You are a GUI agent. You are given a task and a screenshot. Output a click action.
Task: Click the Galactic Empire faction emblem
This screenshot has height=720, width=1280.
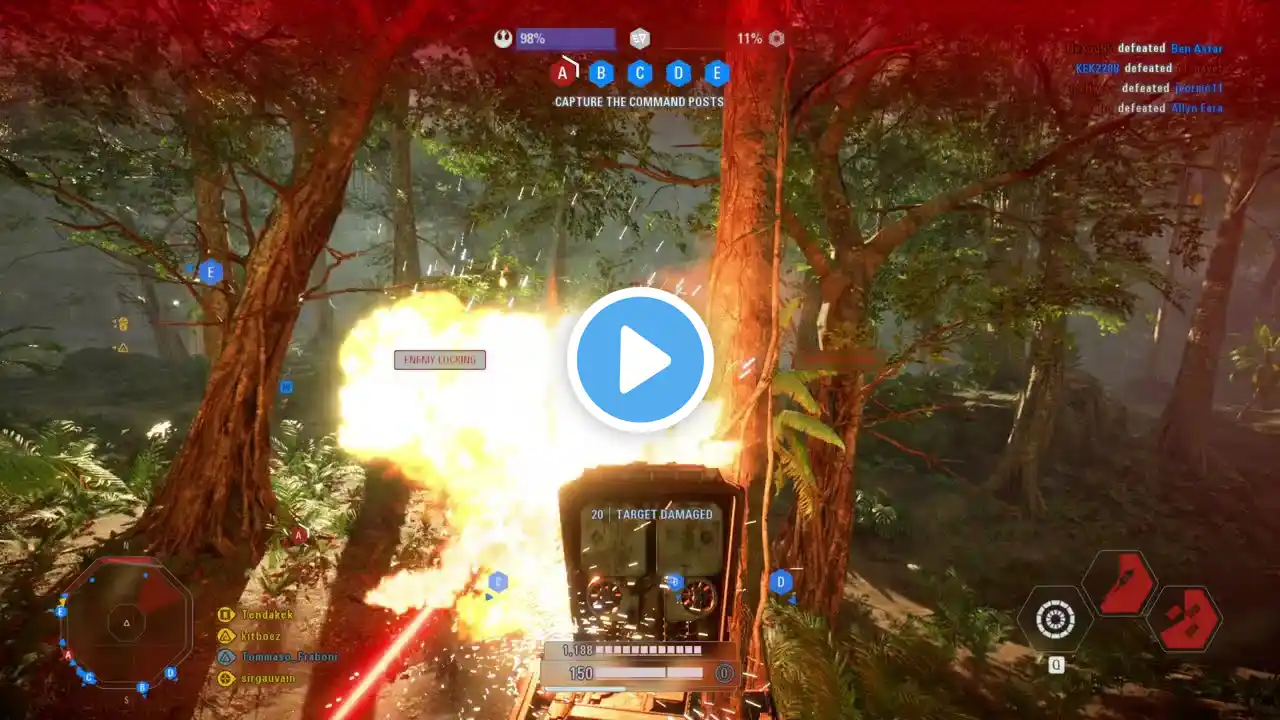pyautogui.click(x=776, y=39)
